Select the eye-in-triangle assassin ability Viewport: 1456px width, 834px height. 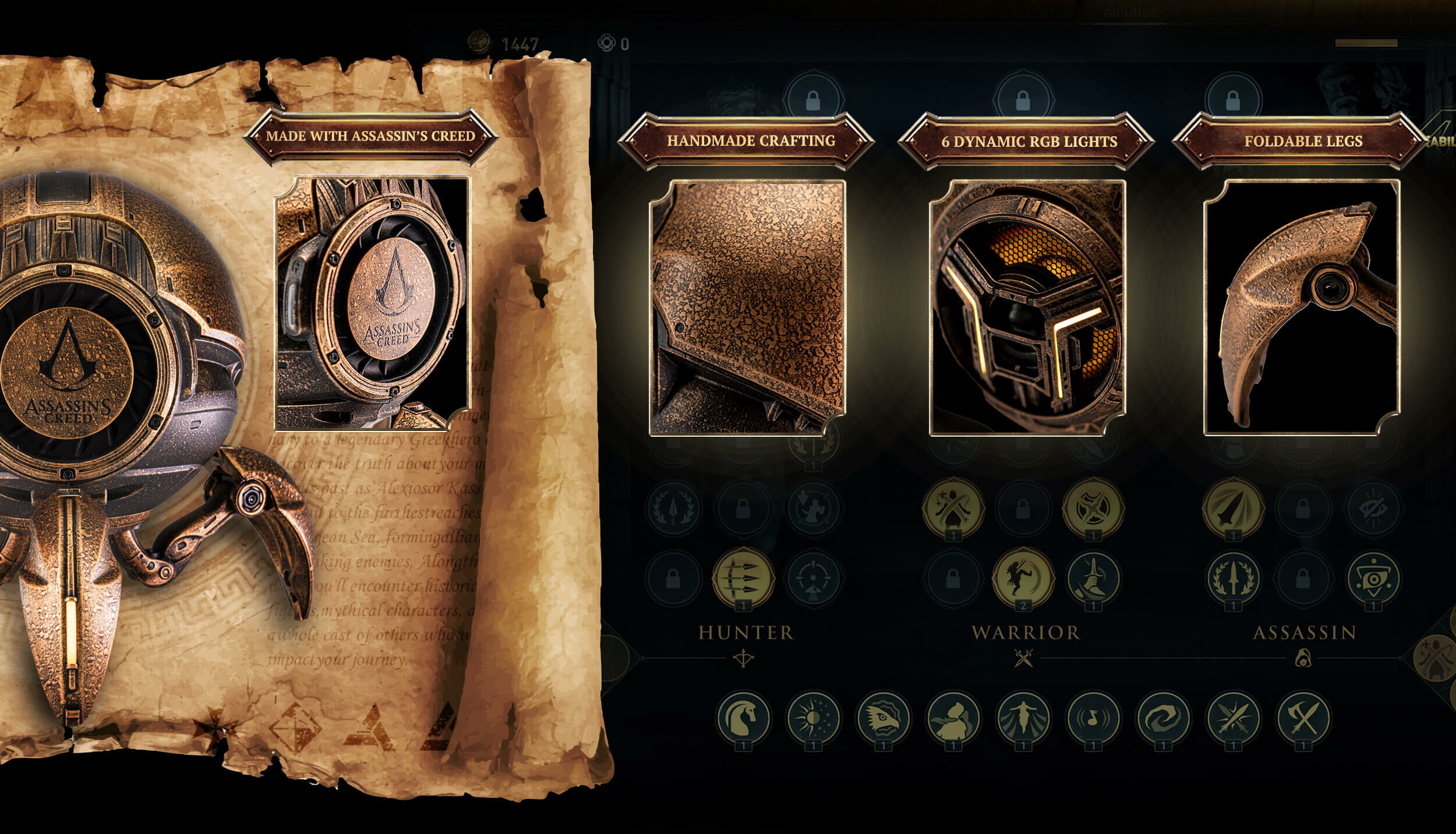point(1373,577)
